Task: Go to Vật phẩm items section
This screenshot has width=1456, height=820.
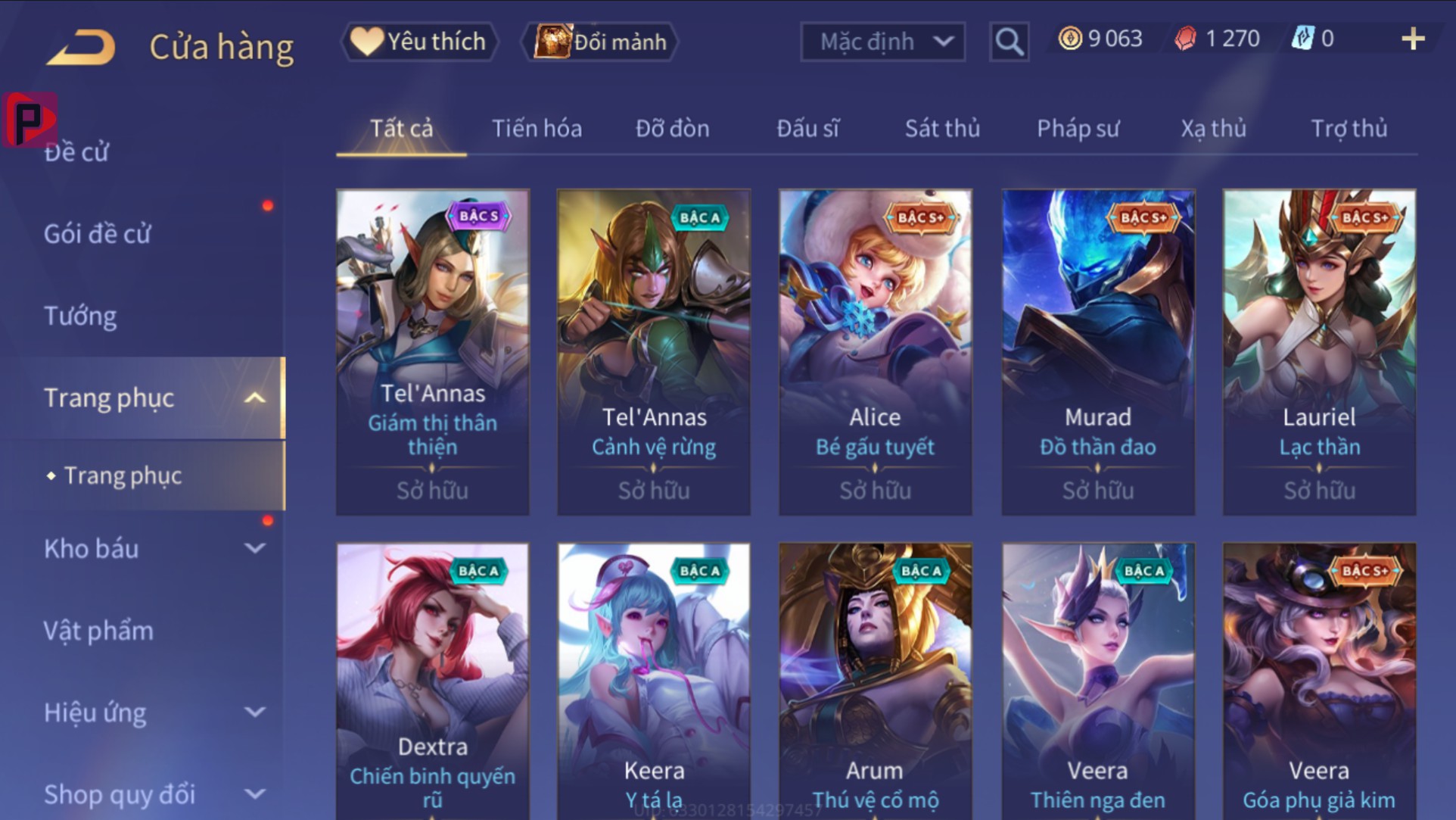Action: coord(98,631)
